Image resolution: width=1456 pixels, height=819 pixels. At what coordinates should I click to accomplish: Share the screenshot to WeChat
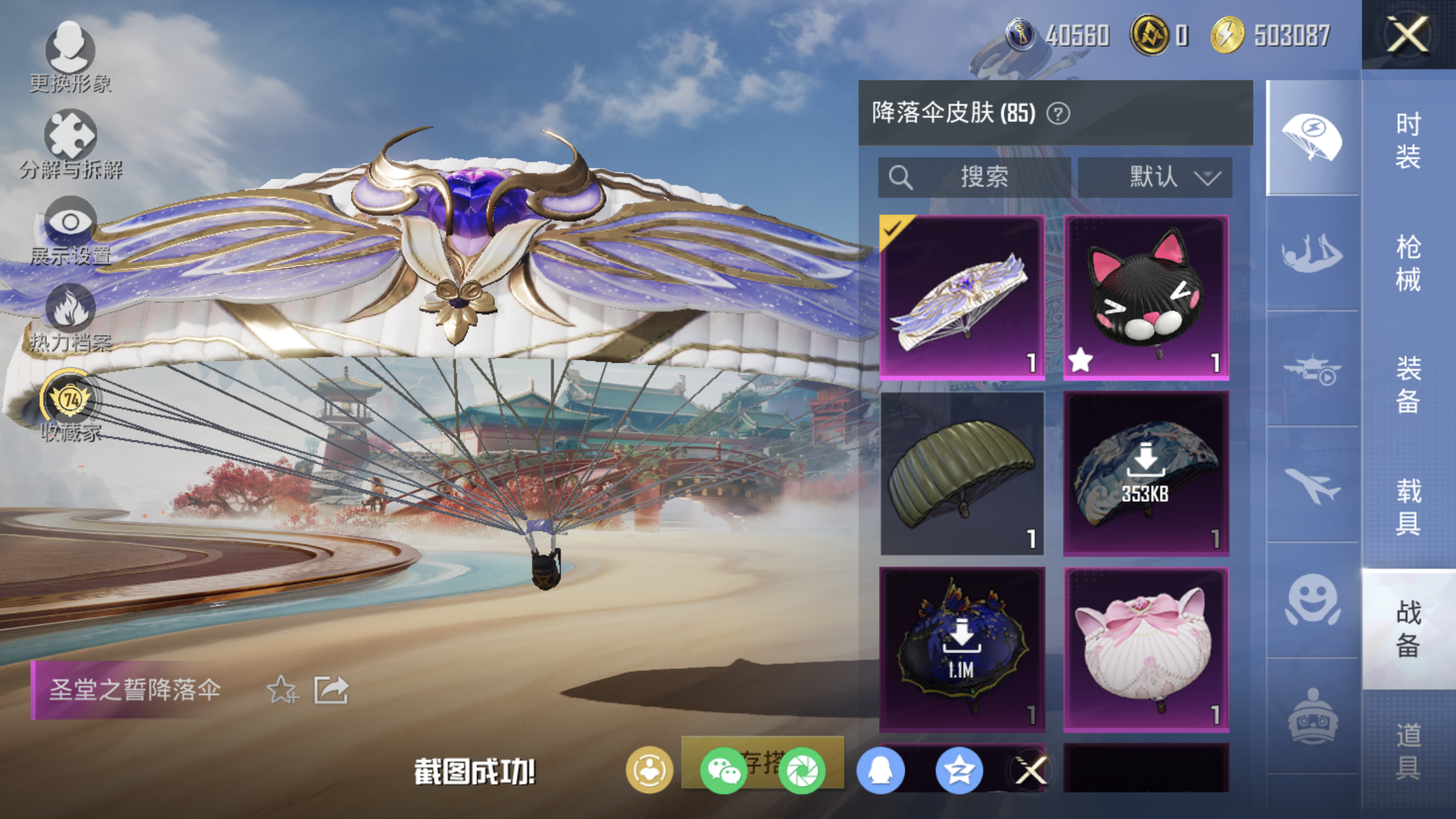[x=723, y=770]
